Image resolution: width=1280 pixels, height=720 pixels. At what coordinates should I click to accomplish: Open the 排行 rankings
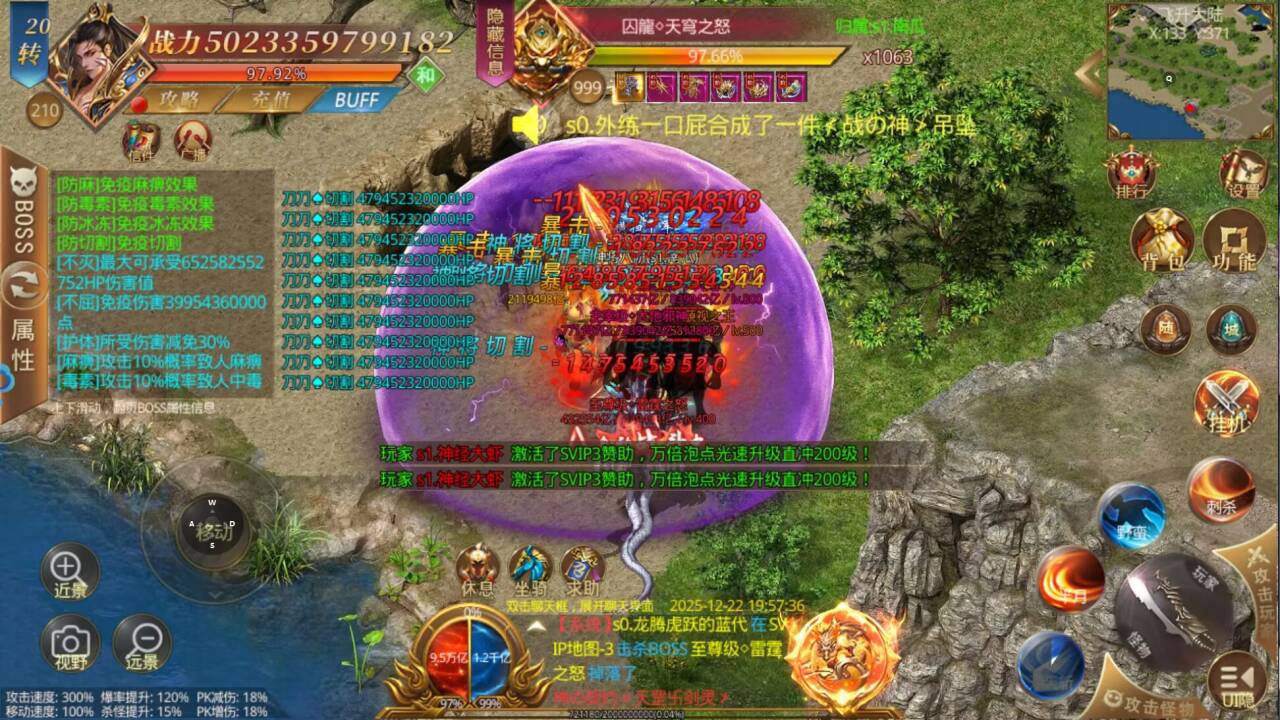pos(1132,174)
